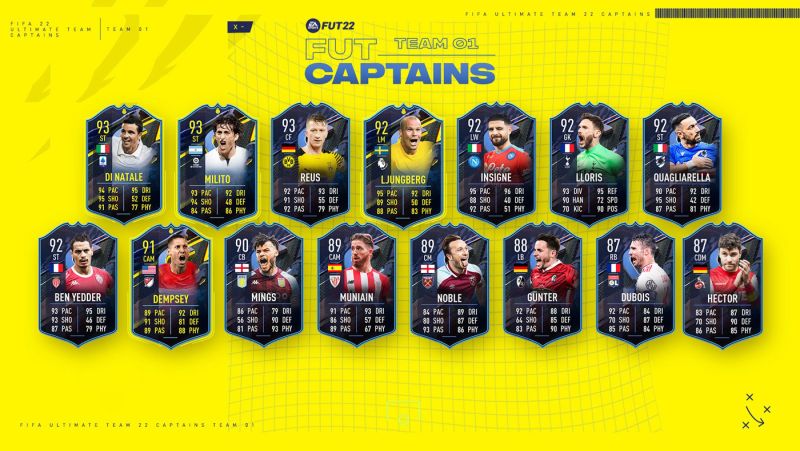Screen dimensions: 800x451
Task: Select the Hector player card
Action: [724, 283]
